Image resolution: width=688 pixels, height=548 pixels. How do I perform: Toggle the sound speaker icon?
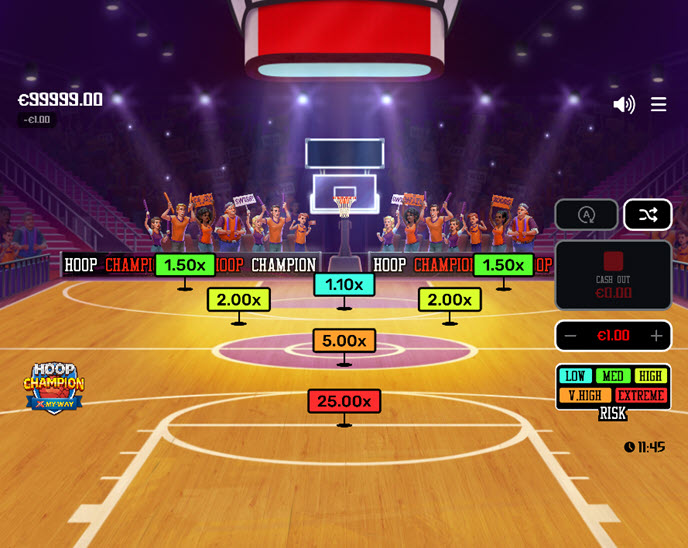[624, 104]
